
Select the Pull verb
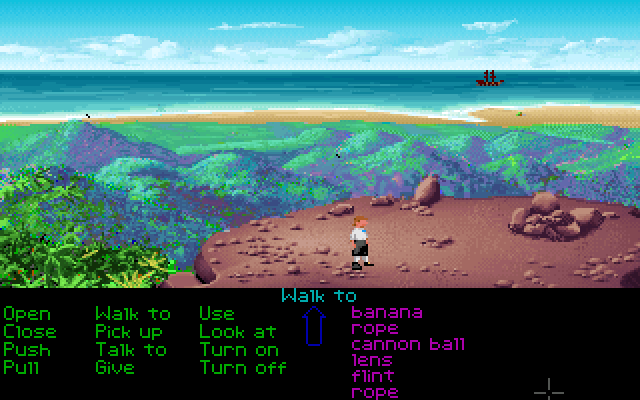click(x=21, y=368)
